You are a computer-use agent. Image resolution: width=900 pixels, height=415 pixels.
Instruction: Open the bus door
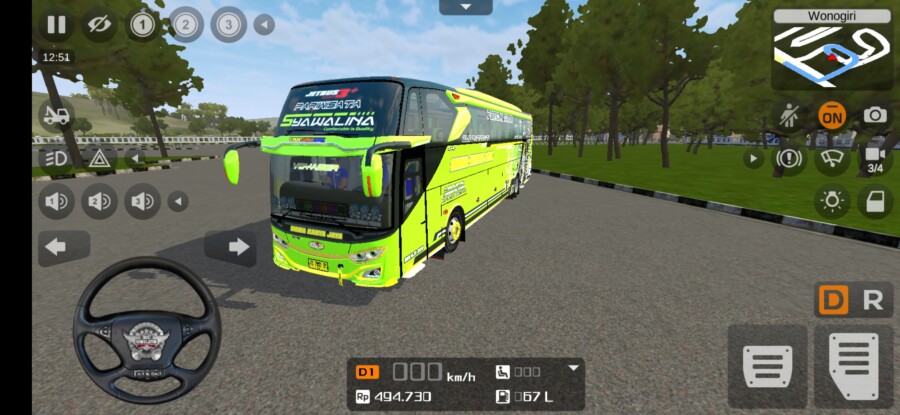pyautogui.click(x=874, y=202)
